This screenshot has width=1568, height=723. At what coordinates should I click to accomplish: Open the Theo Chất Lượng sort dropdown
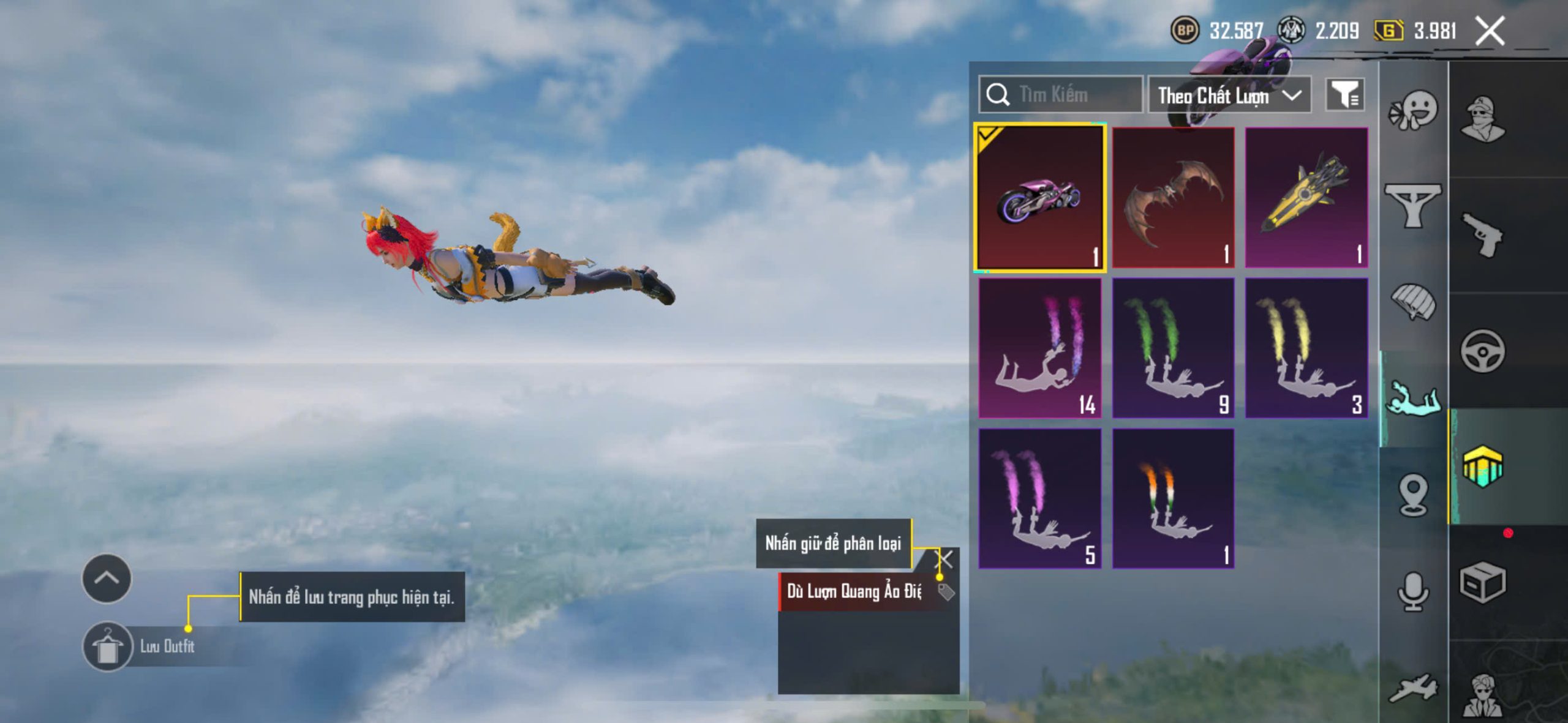pyautogui.click(x=1229, y=96)
